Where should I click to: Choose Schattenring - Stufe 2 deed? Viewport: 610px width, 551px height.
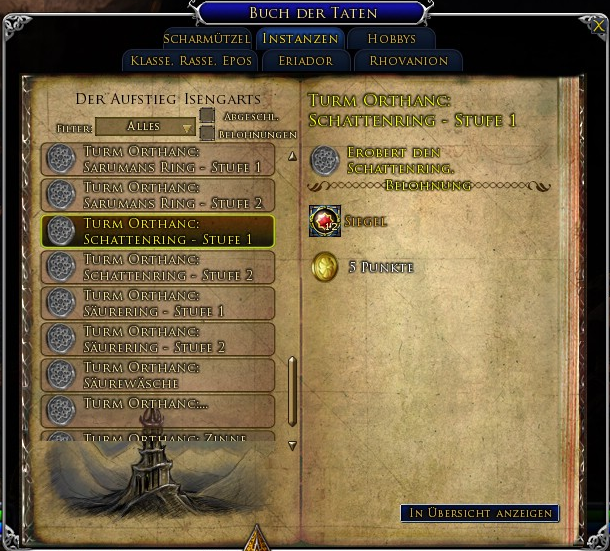158,268
